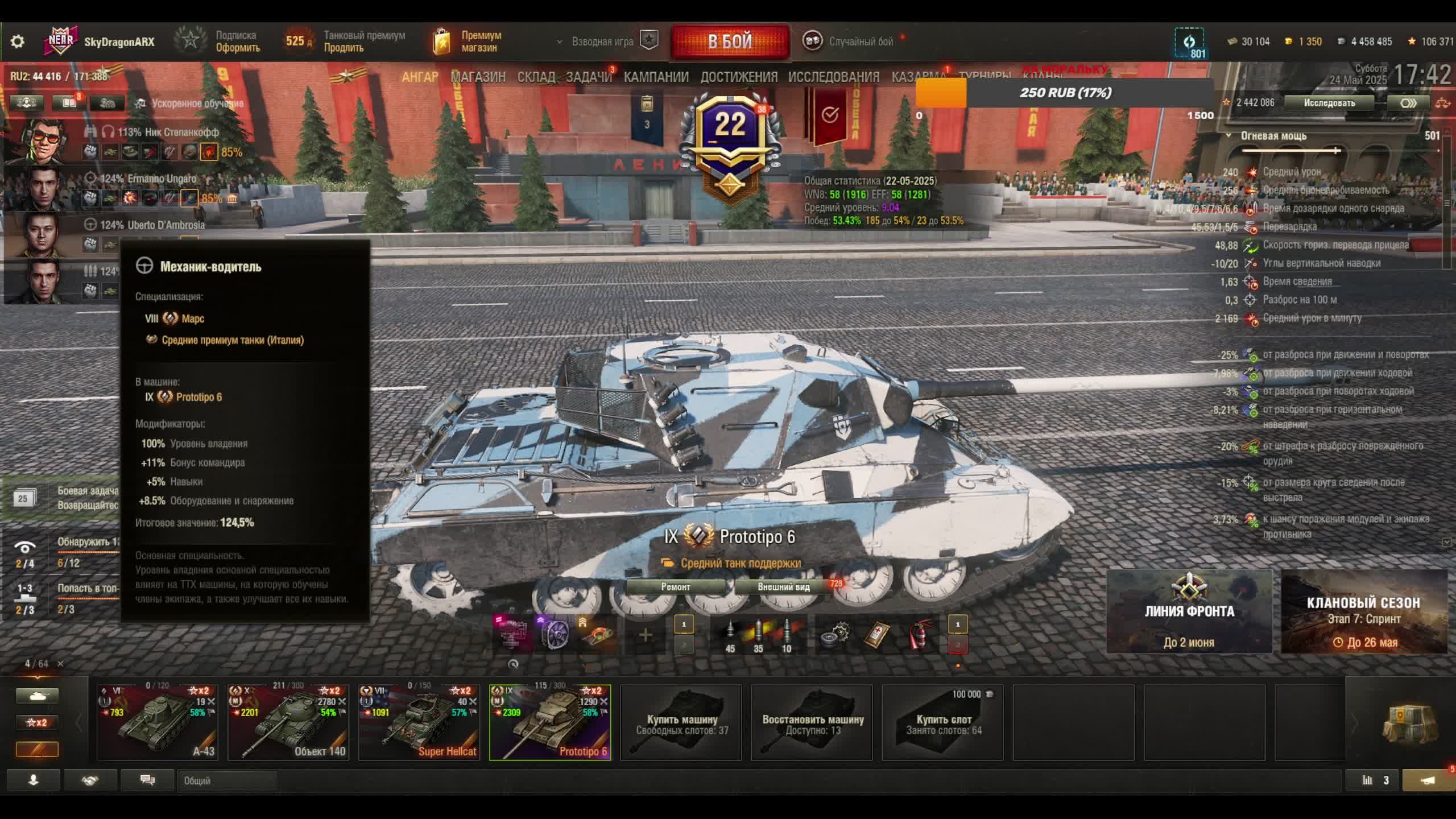Open the СКЛАД tab
1456x819 pixels.
(x=536, y=77)
